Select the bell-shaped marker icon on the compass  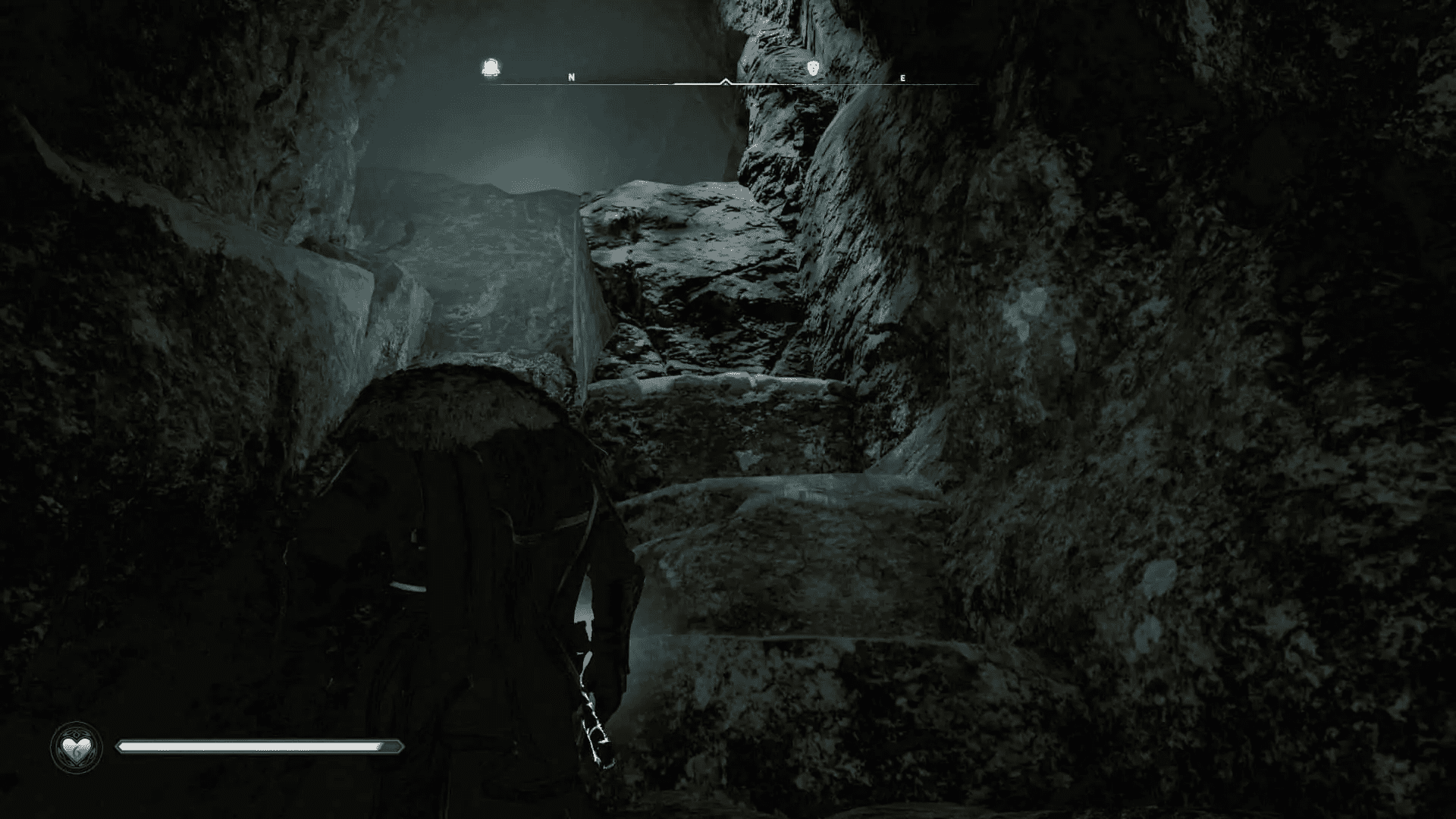pos(492,67)
